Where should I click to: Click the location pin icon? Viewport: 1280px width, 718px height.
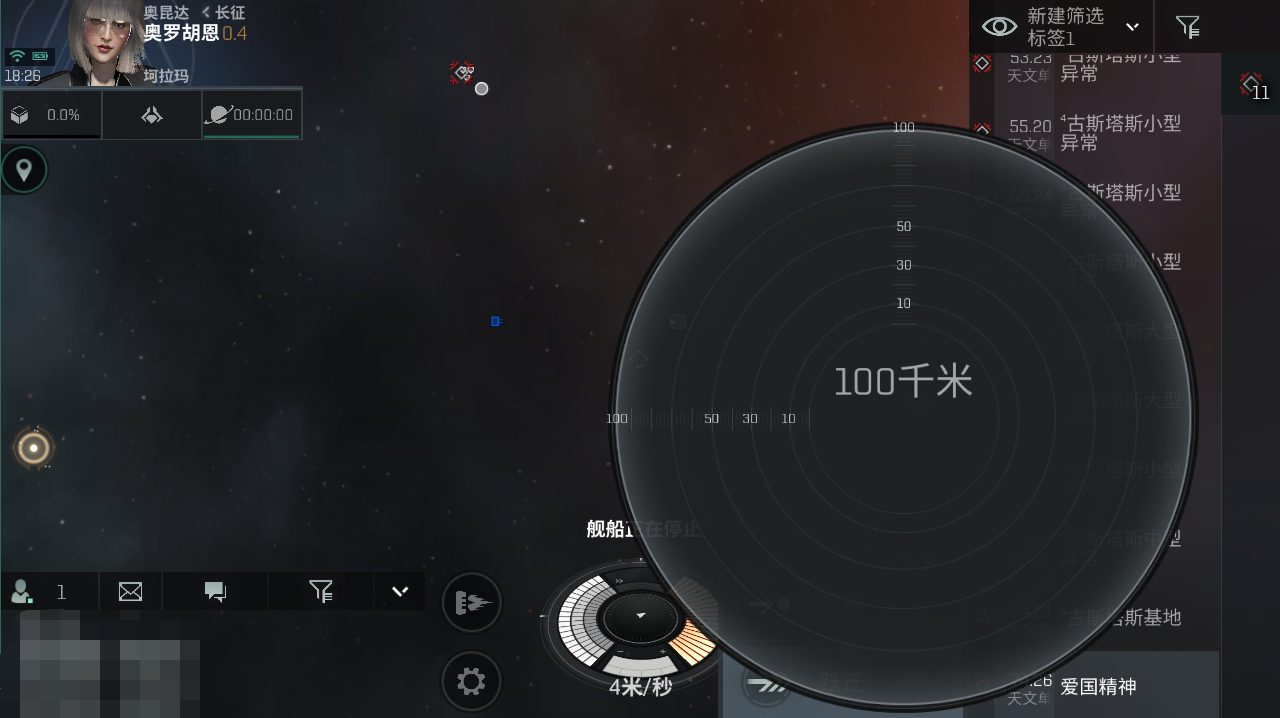(x=24, y=170)
